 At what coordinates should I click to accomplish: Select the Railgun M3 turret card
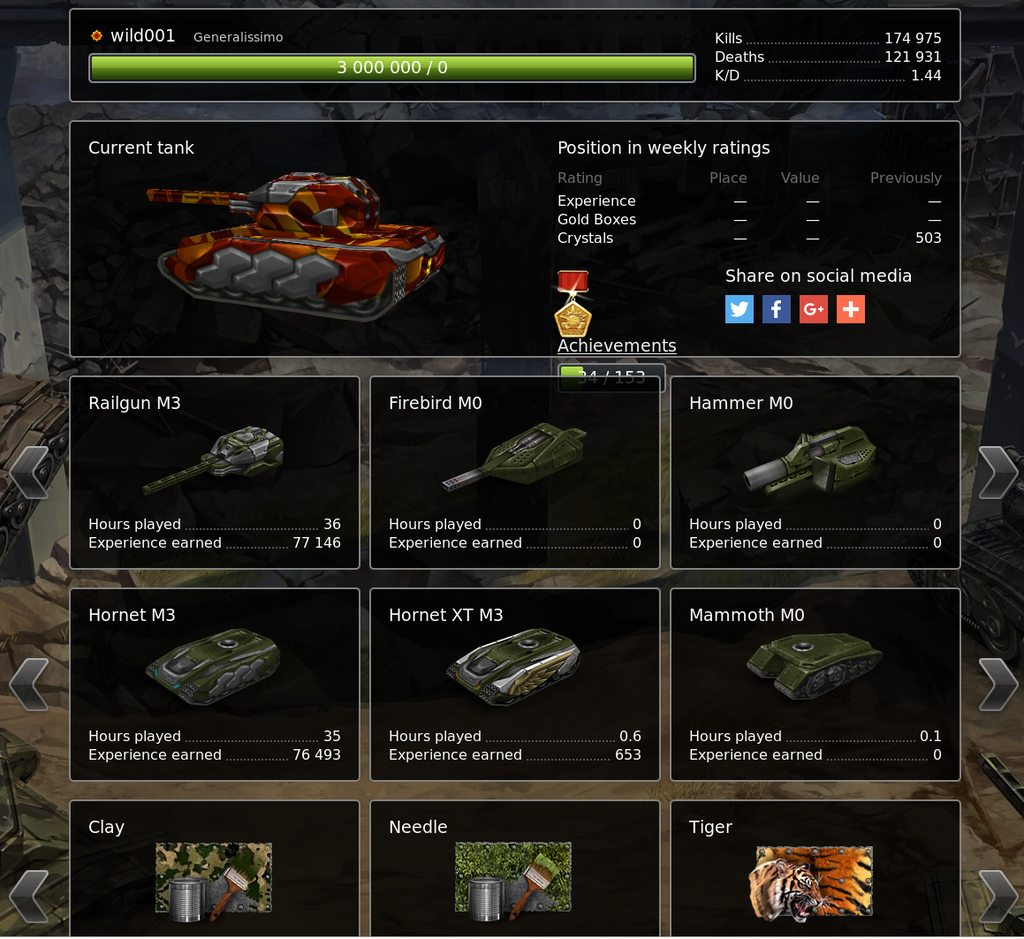(214, 472)
